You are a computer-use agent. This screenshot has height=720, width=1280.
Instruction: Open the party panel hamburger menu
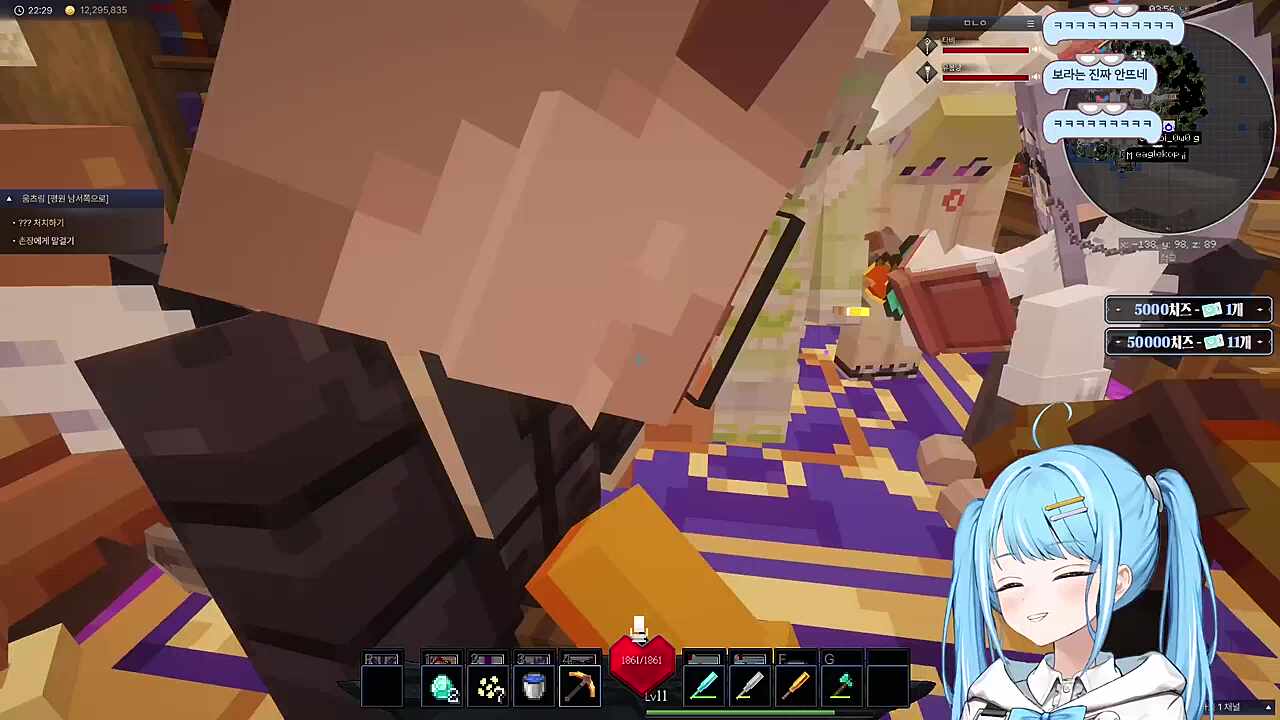click(x=1030, y=23)
